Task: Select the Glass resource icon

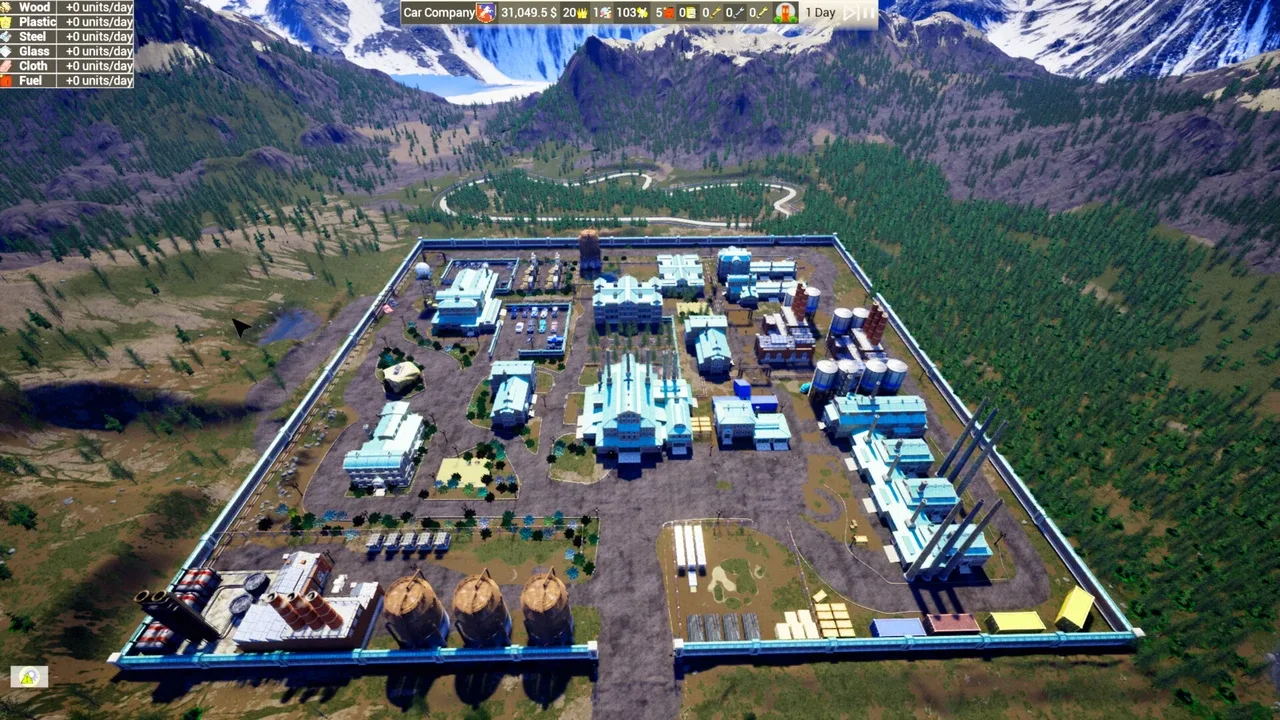Action: 8,50
